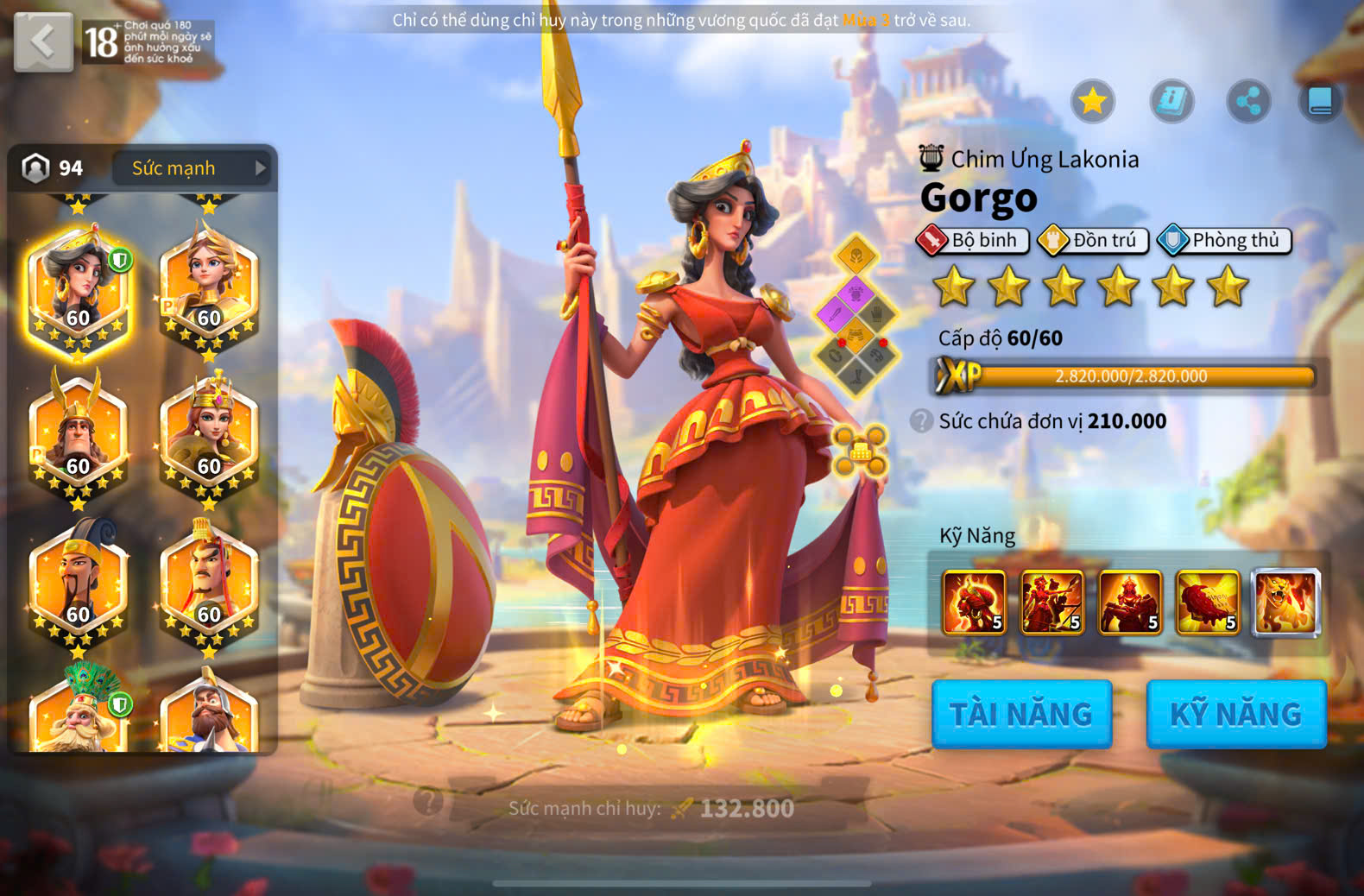Open the diamond talent tree preview
The width and height of the screenshot is (1364, 896).
(856, 315)
